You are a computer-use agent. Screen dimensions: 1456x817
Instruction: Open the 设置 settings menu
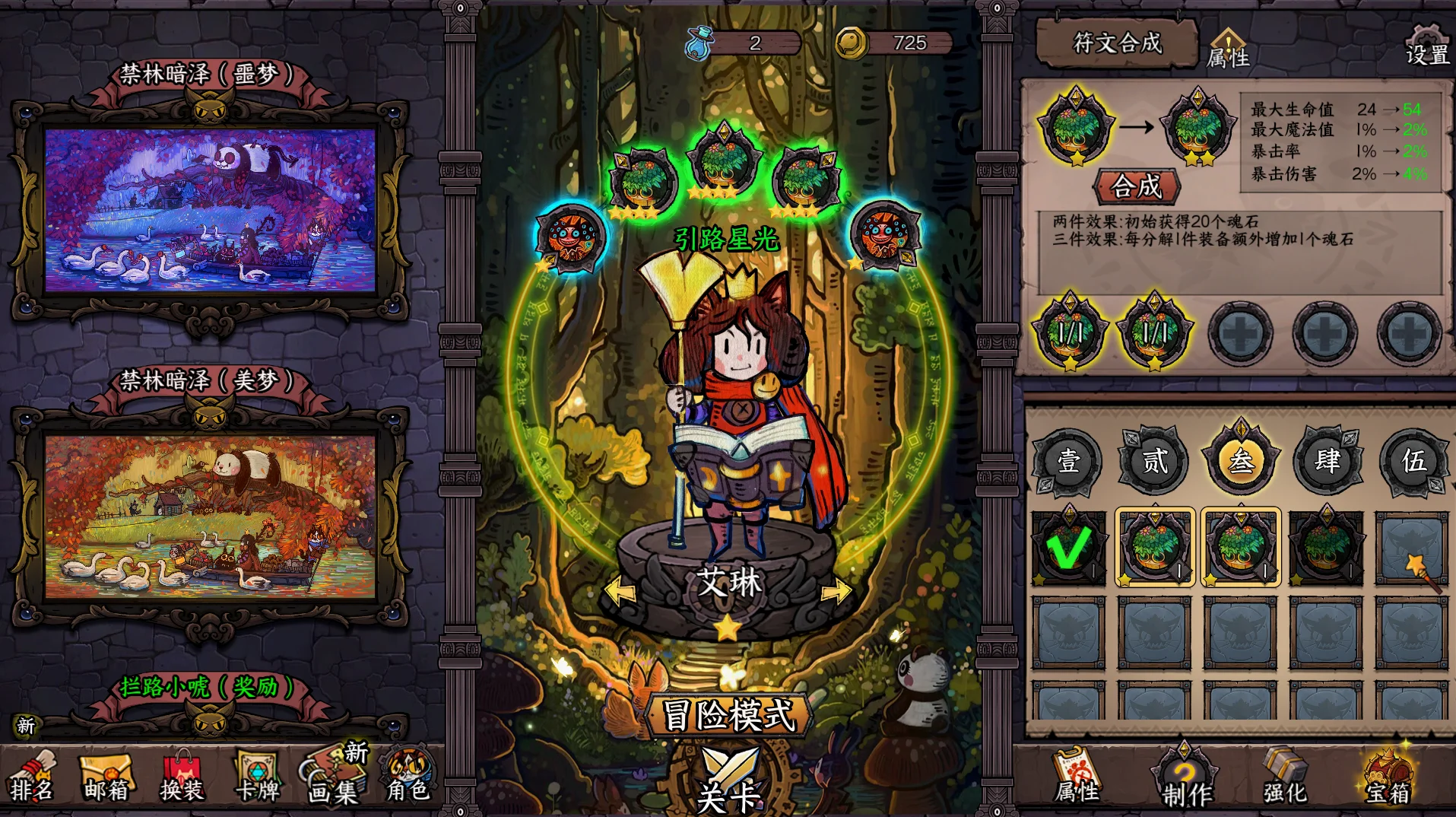(x=1426, y=47)
